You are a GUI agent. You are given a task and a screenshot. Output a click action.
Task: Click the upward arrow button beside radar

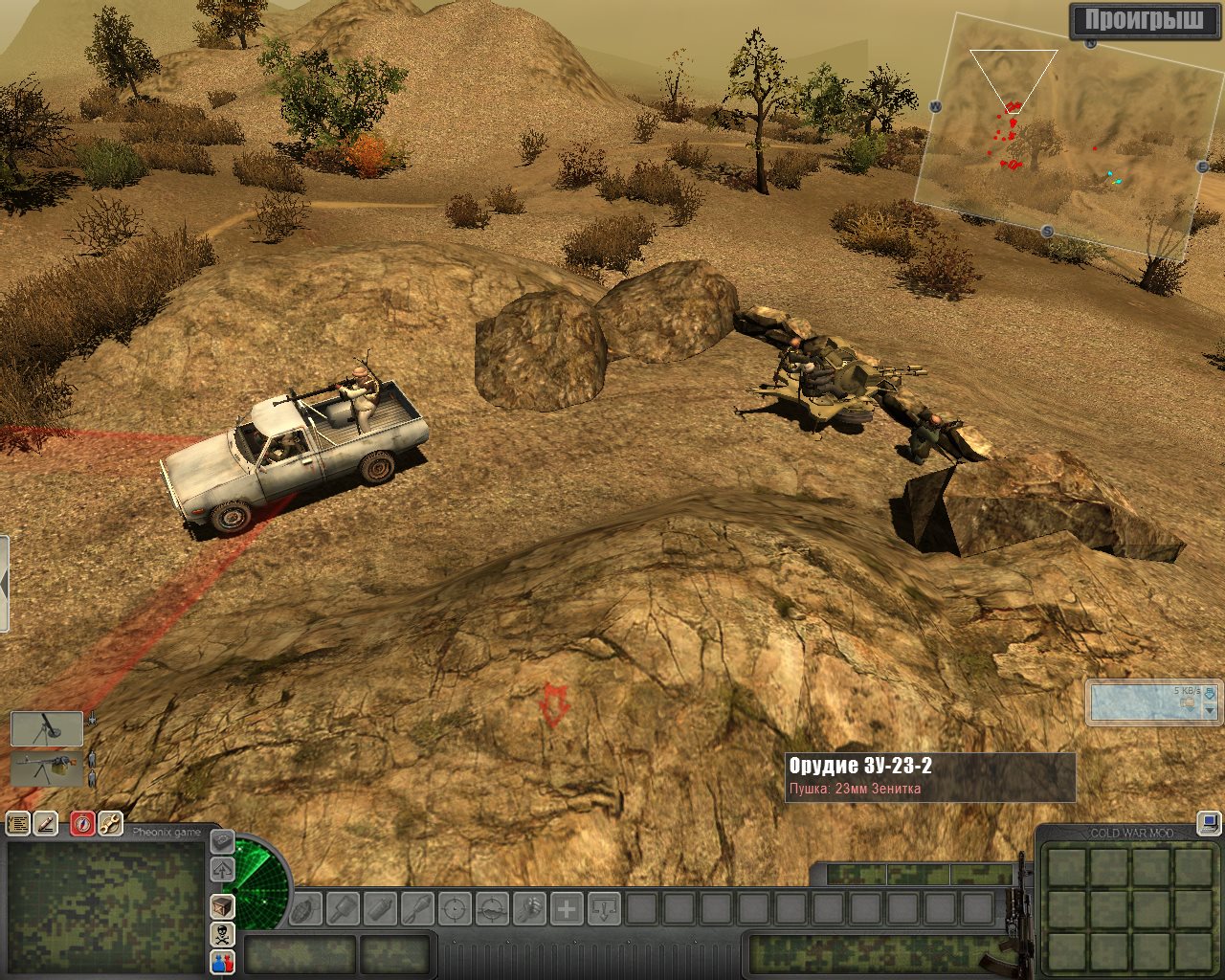pos(222,869)
